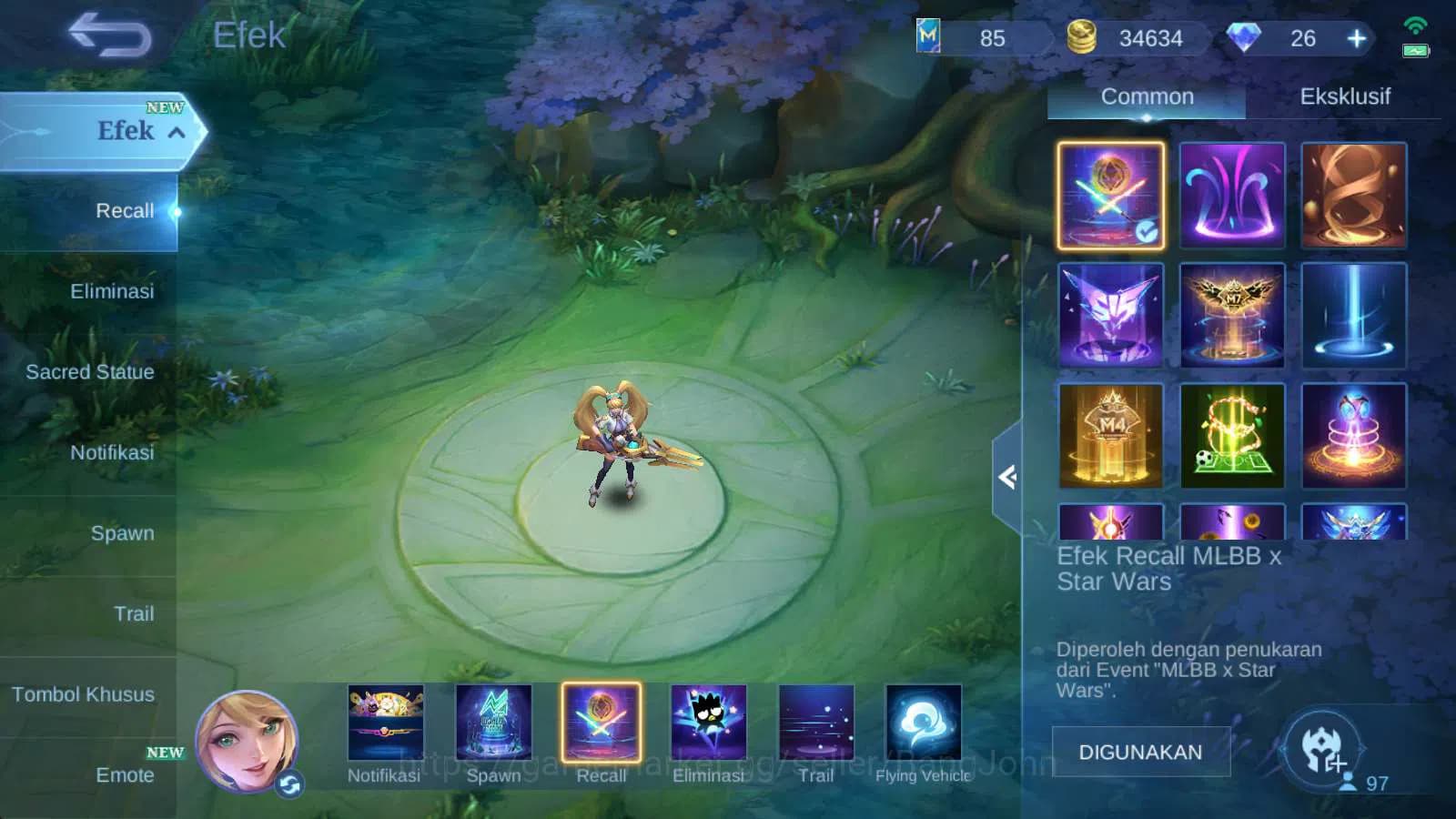
Task: Tap the plus to top up diamonds
Action: 1357,38
